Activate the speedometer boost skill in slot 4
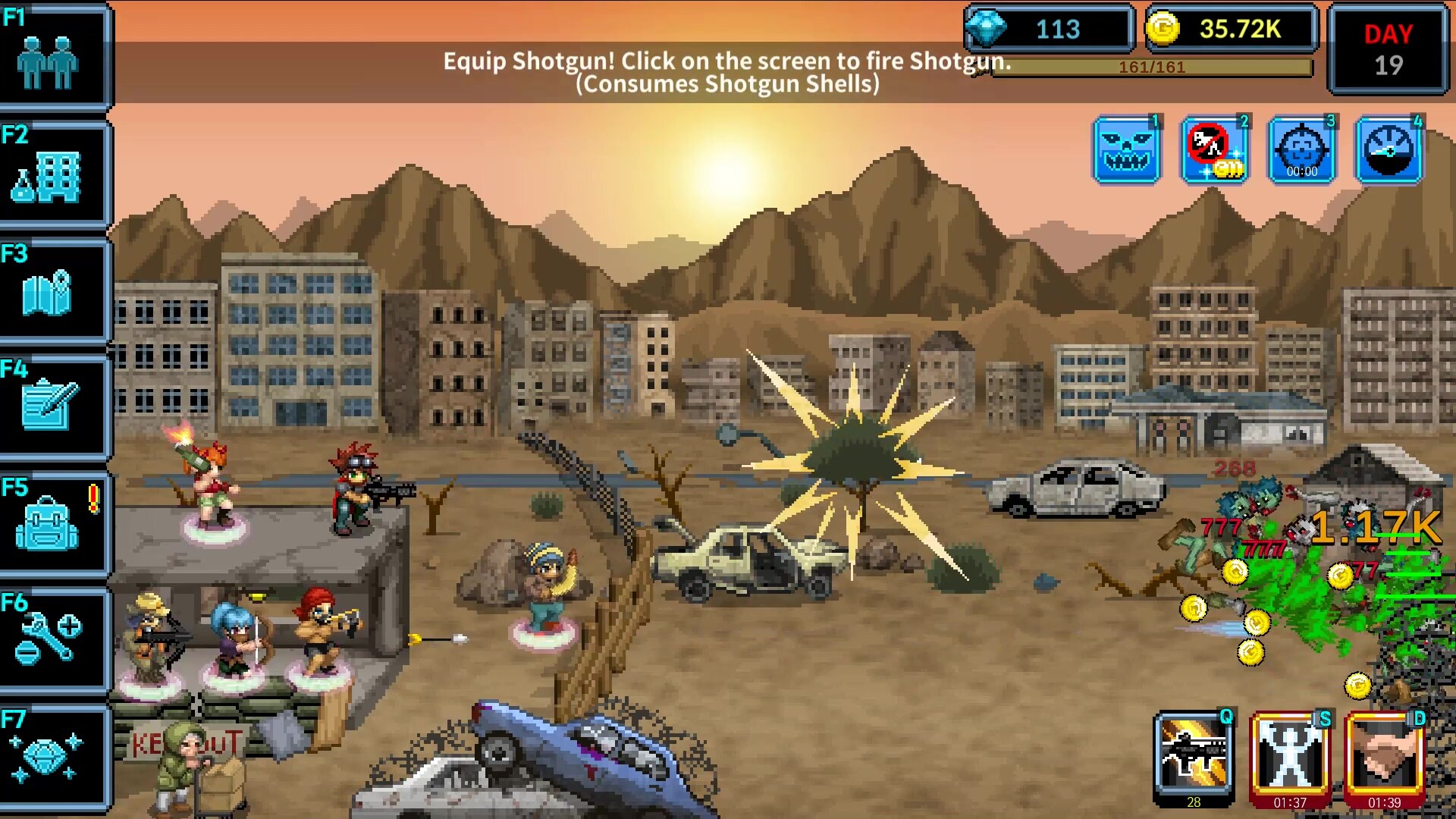 (x=1388, y=149)
